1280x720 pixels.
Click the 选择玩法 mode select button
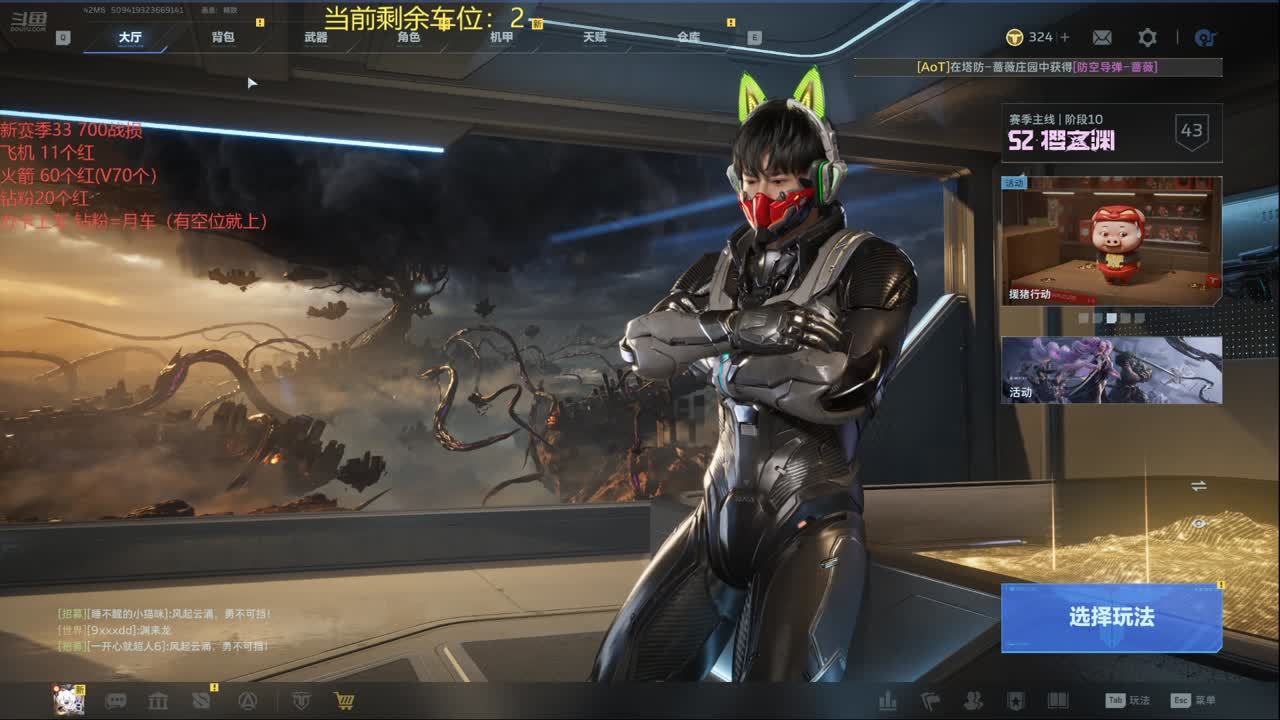(x=1111, y=617)
